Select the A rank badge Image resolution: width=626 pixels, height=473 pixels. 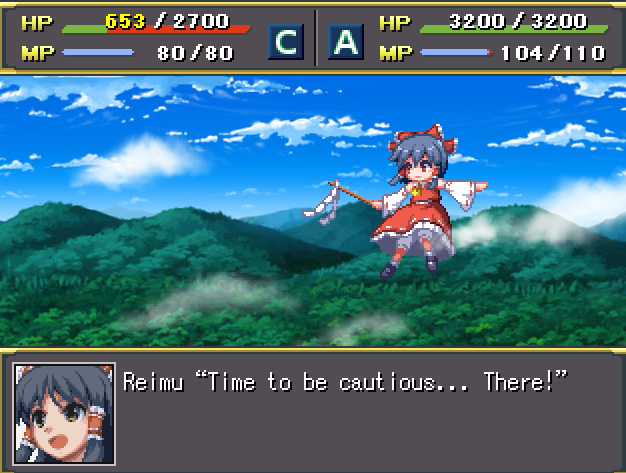[x=345, y=41]
